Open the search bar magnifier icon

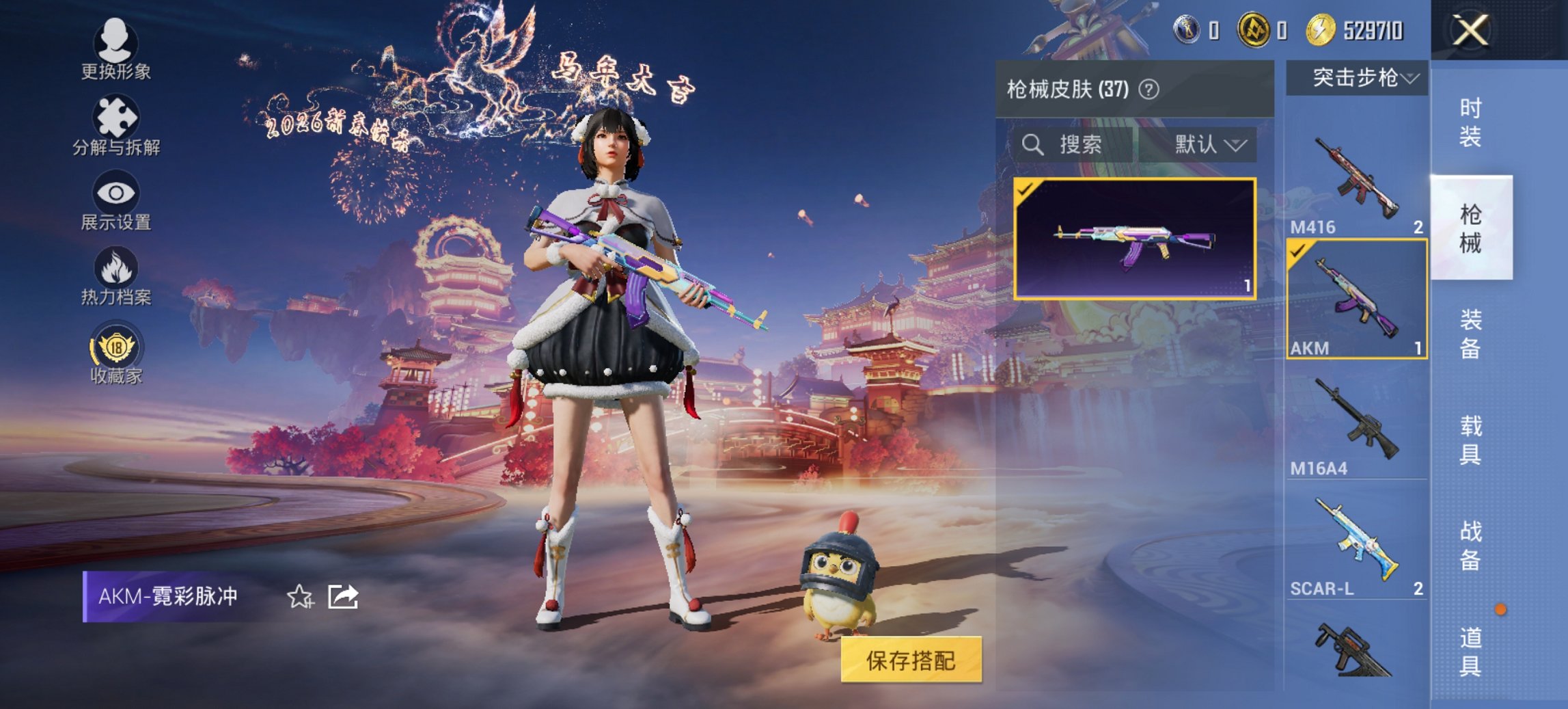1032,146
